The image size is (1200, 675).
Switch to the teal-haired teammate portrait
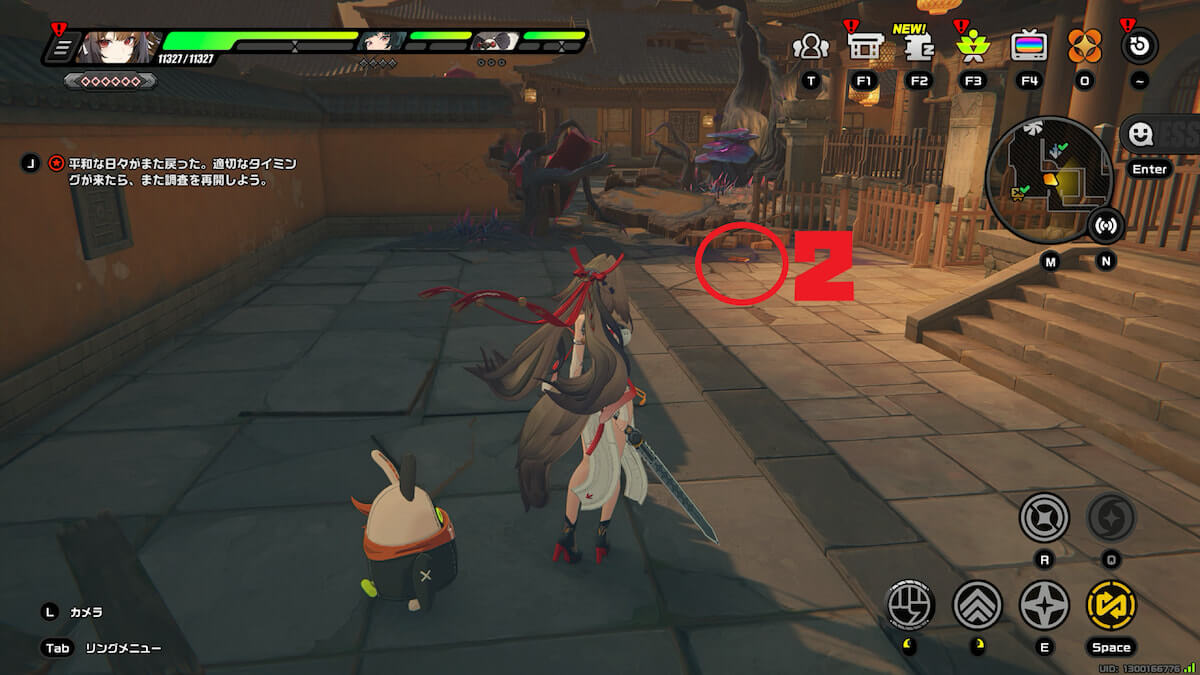click(x=381, y=42)
